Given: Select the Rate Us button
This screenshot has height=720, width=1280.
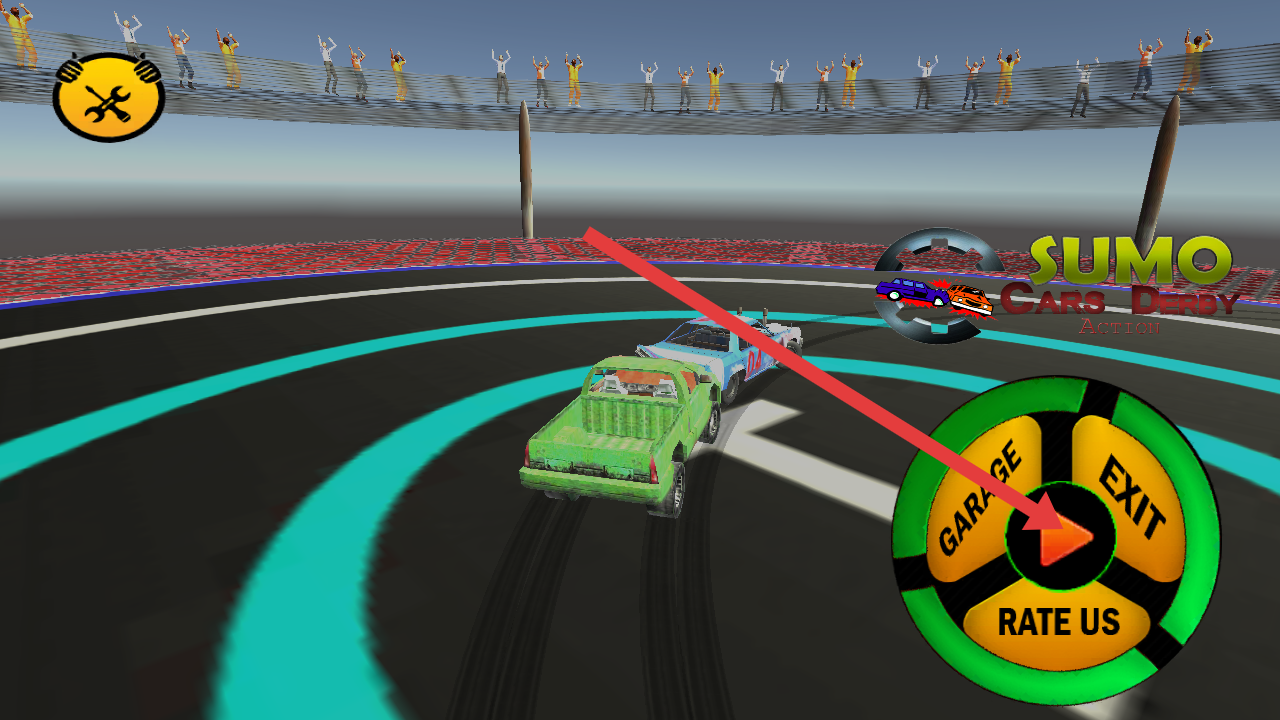Looking at the screenshot, I should 1058,622.
